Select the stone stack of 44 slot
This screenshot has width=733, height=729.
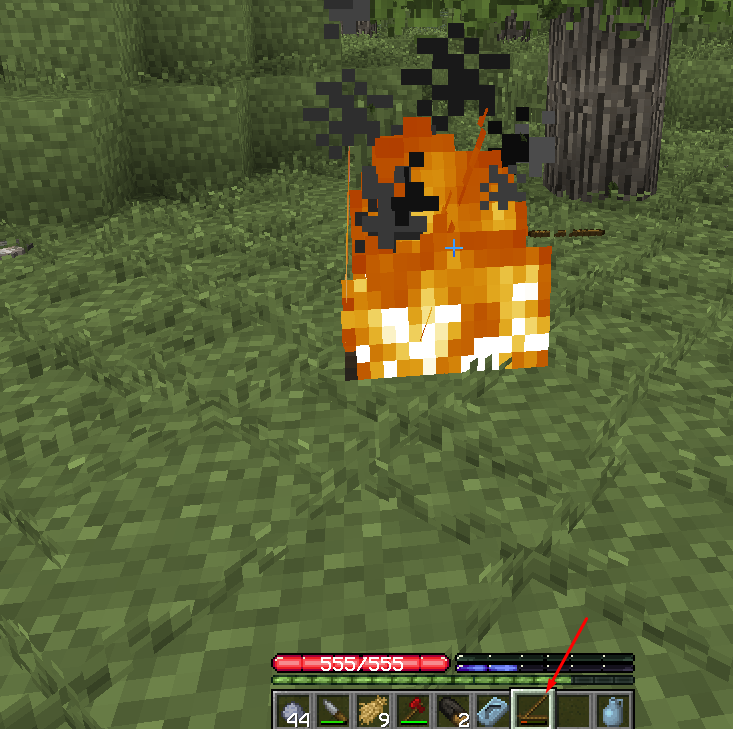click(x=293, y=710)
